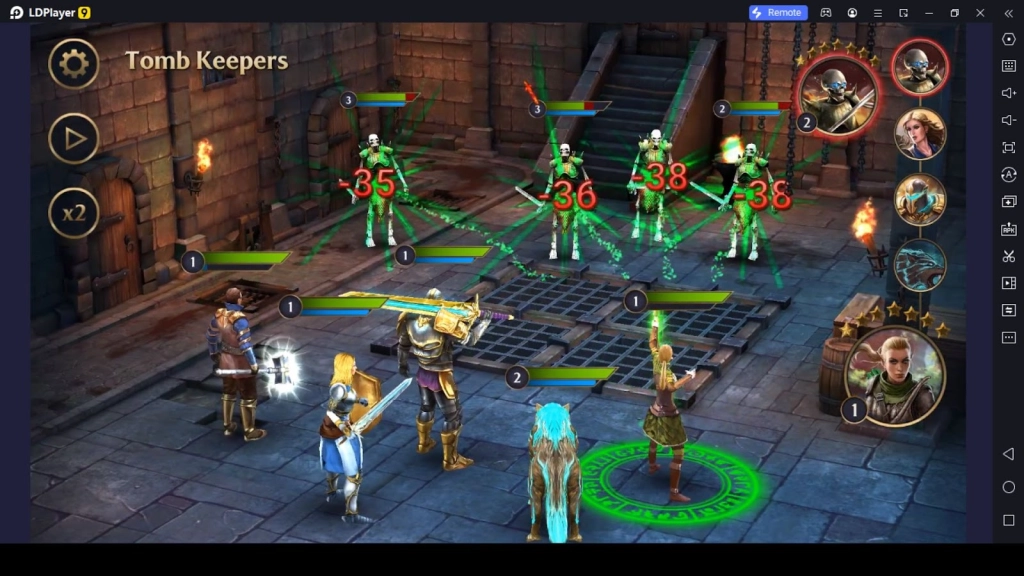Open the LDPlayer screenshot scissors tool
This screenshot has height=576, width=1024.
click(1008, 256)
